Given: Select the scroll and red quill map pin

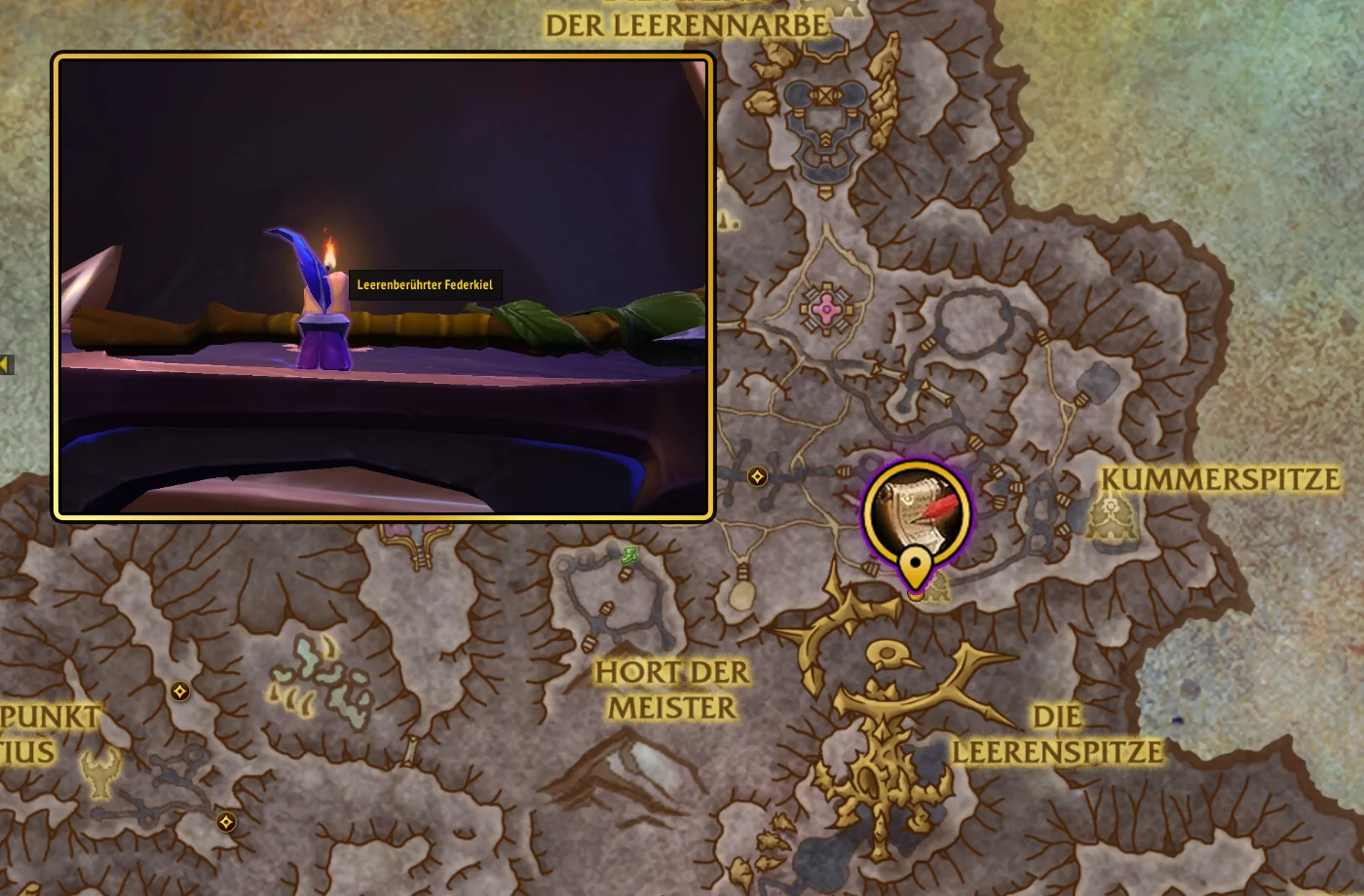Looking at the screenshot, I should (916, 513).
